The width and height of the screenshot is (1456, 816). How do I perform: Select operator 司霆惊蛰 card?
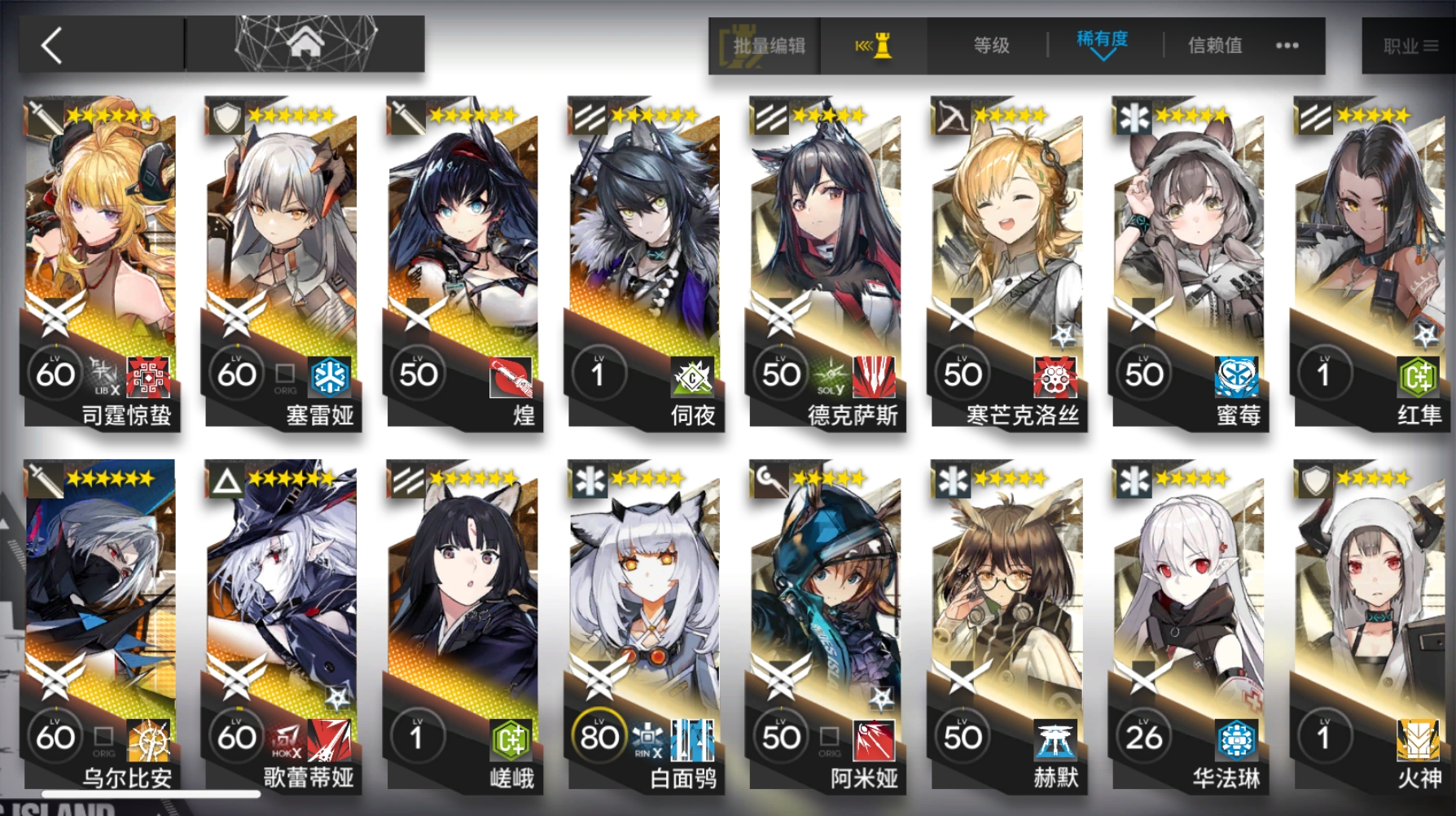tap(101, 261)
